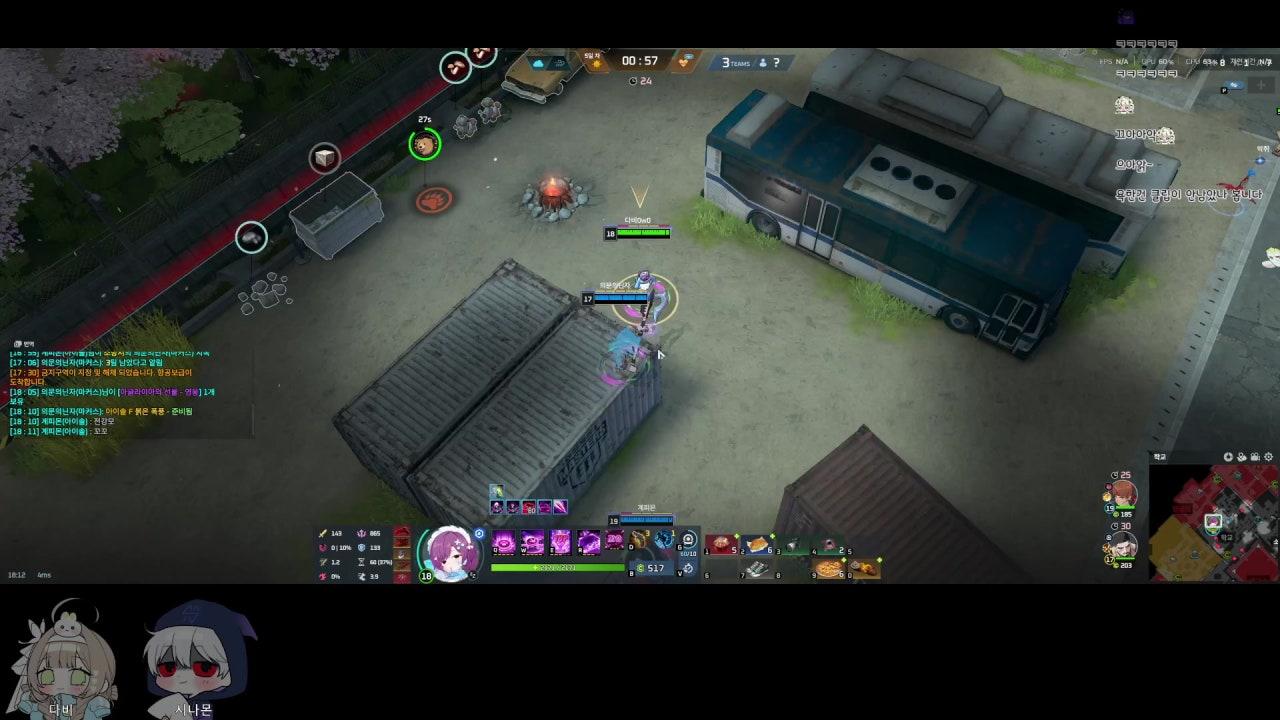Select the level 19 teammate portrait

click(1125, 494)
